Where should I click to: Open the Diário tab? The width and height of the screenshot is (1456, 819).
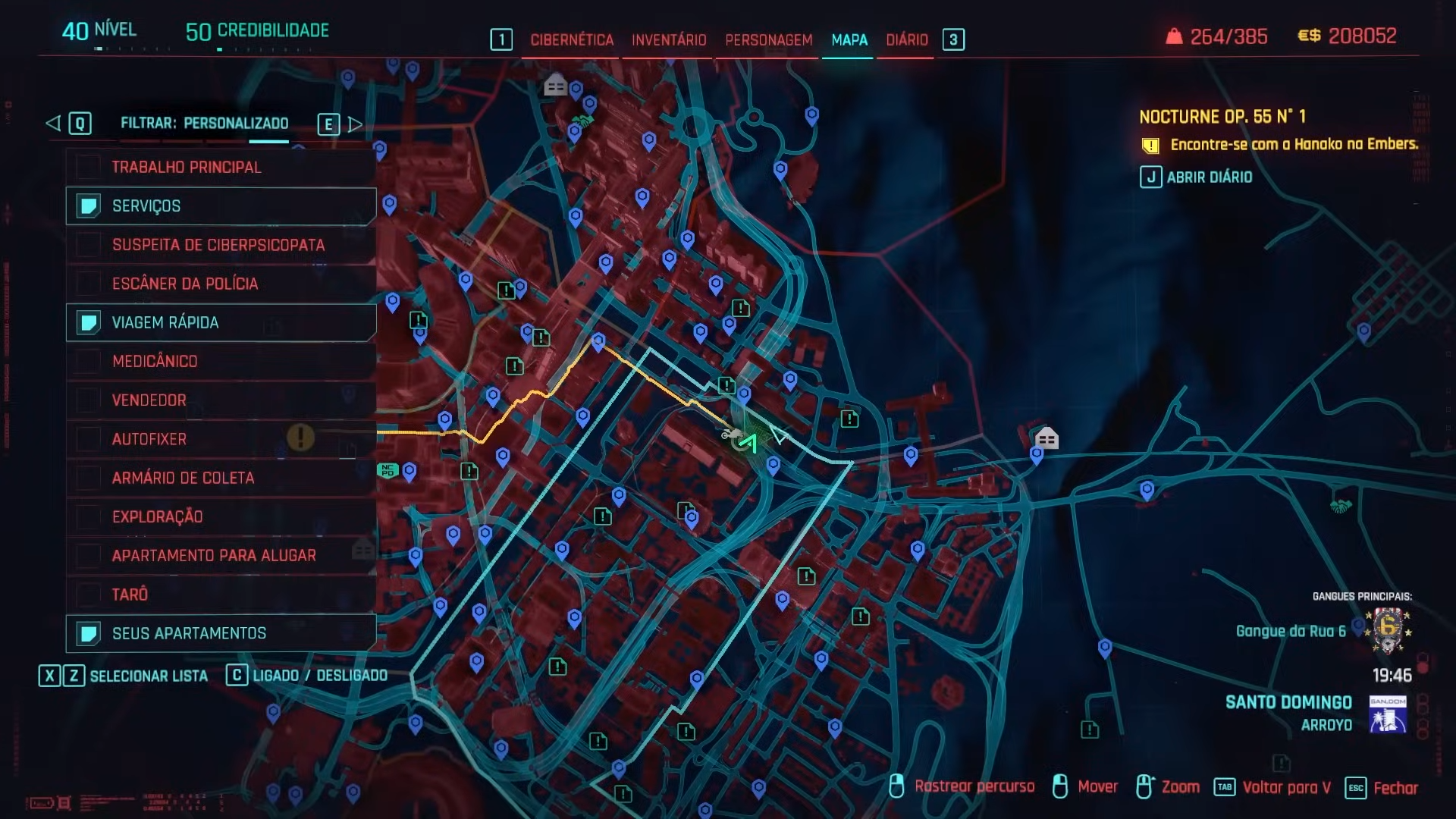(x=906, y=40)
